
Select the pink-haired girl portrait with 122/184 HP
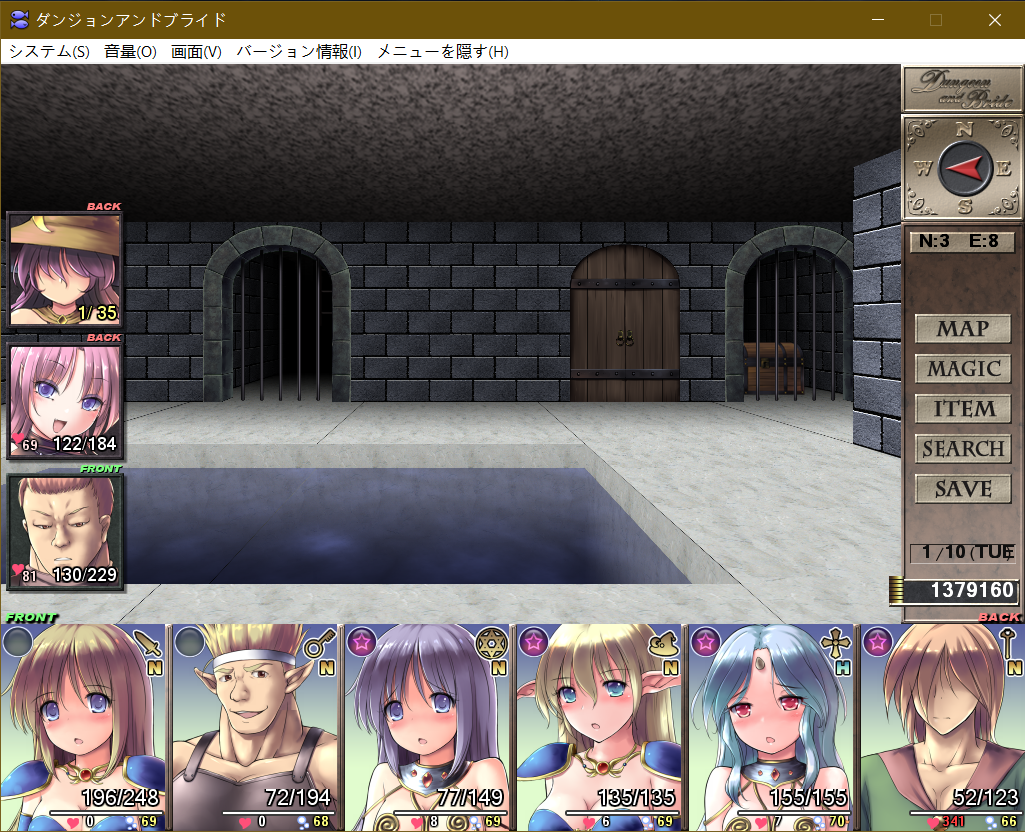[65, 400]
